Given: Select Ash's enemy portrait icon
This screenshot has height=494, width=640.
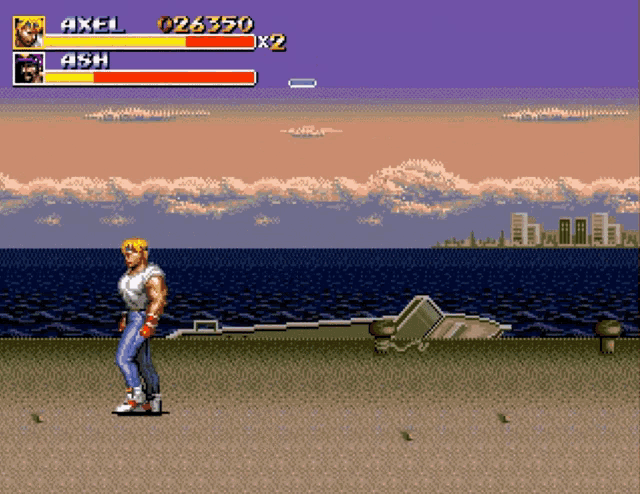Looking at the screenshot, I should 28,68.
